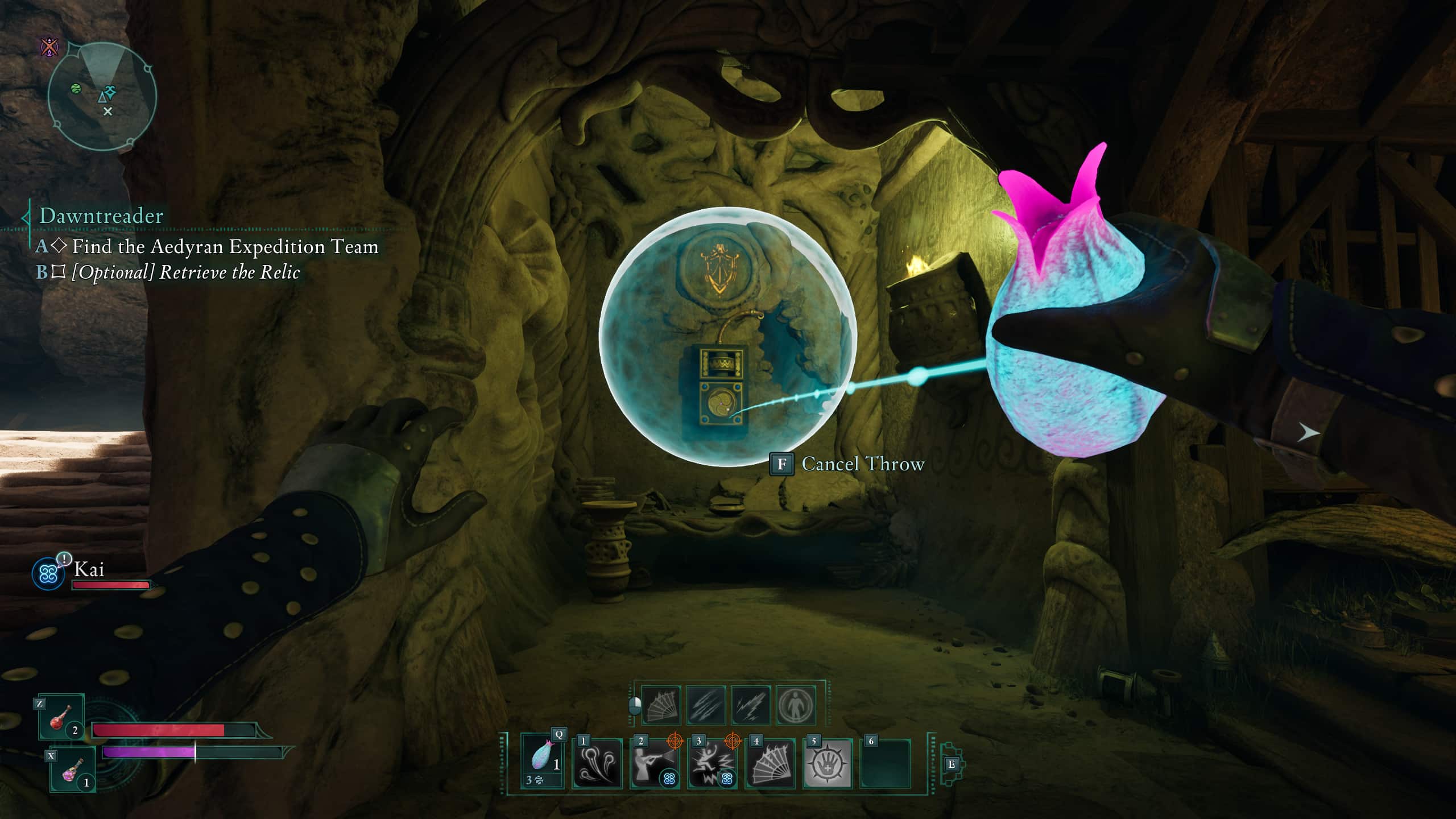This screenshot has width=1456, height=819.
Task: Use the pink essence potion slot
Action: [x=72, y=770]
